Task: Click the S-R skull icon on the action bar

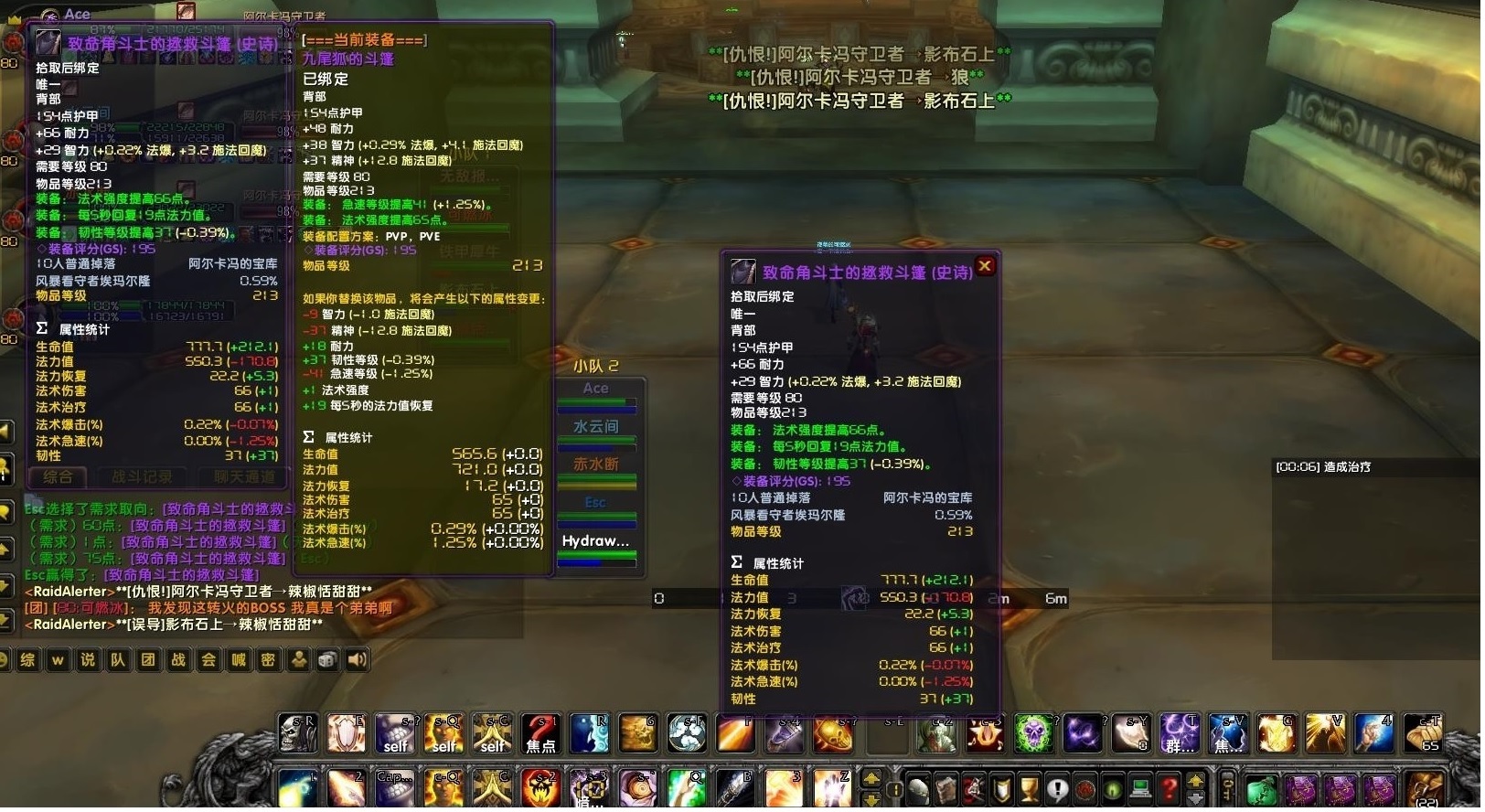Action: point(297,732)
